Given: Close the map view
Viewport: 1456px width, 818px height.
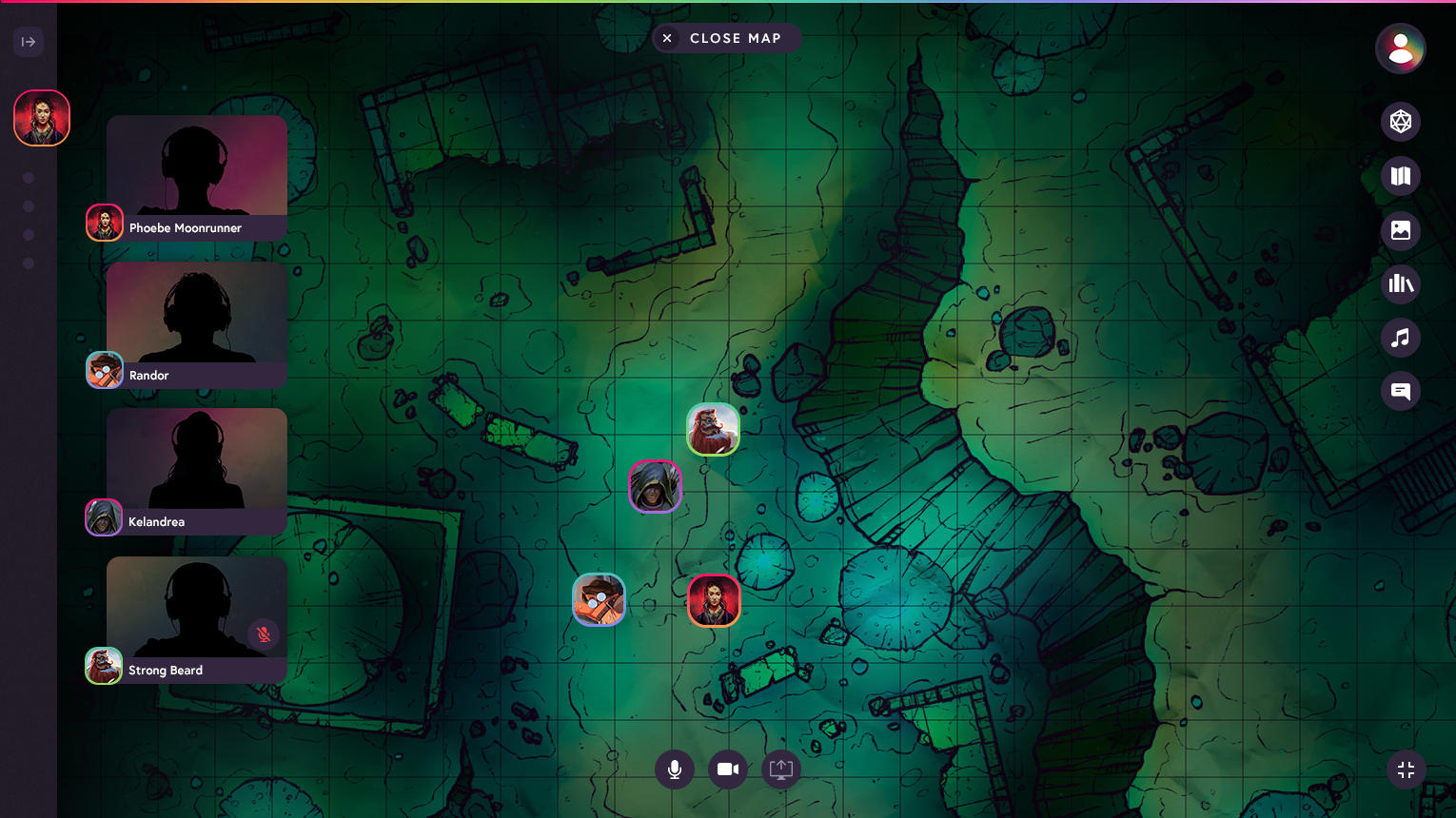Looking at the screenshot, I should pos(726,38).
